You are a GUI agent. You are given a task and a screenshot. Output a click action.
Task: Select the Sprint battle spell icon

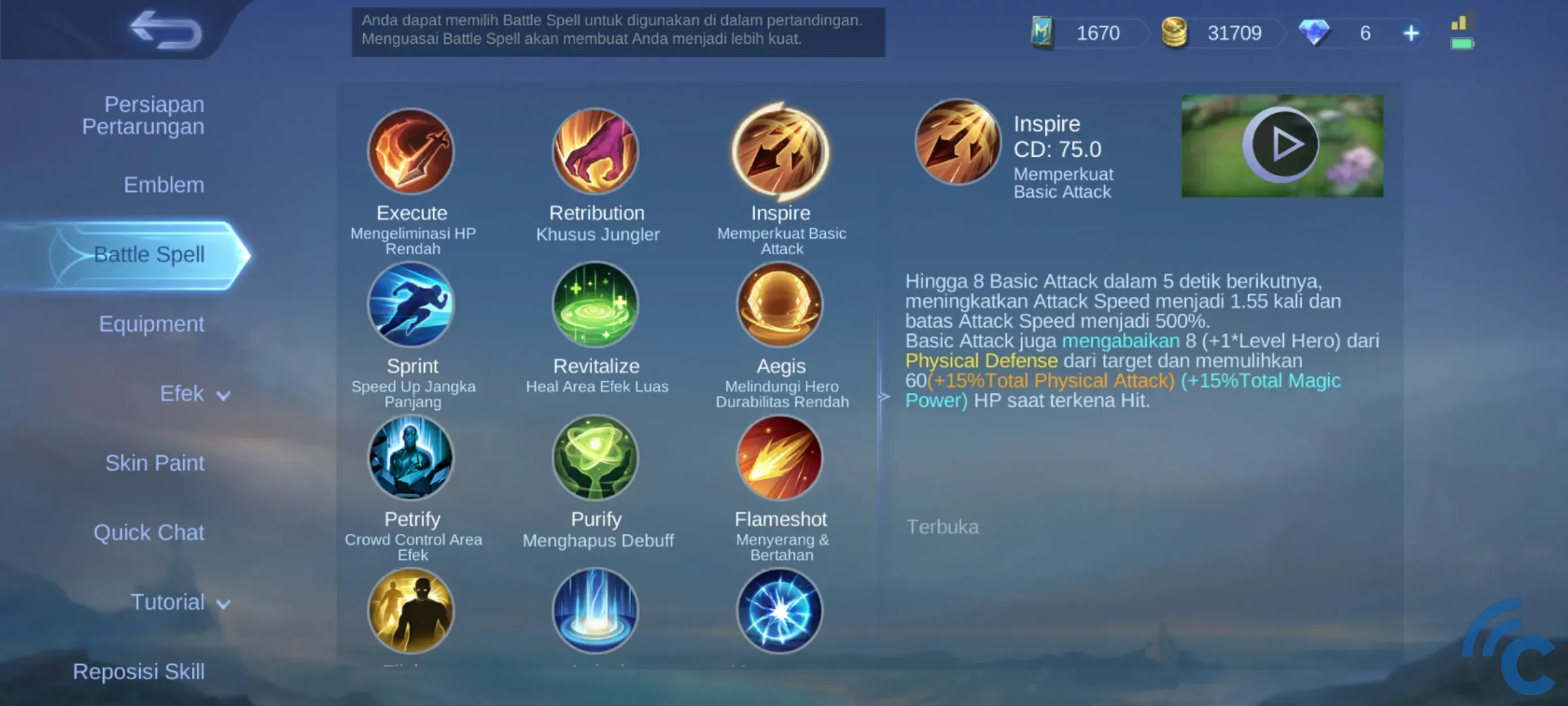tap(412, 305)
